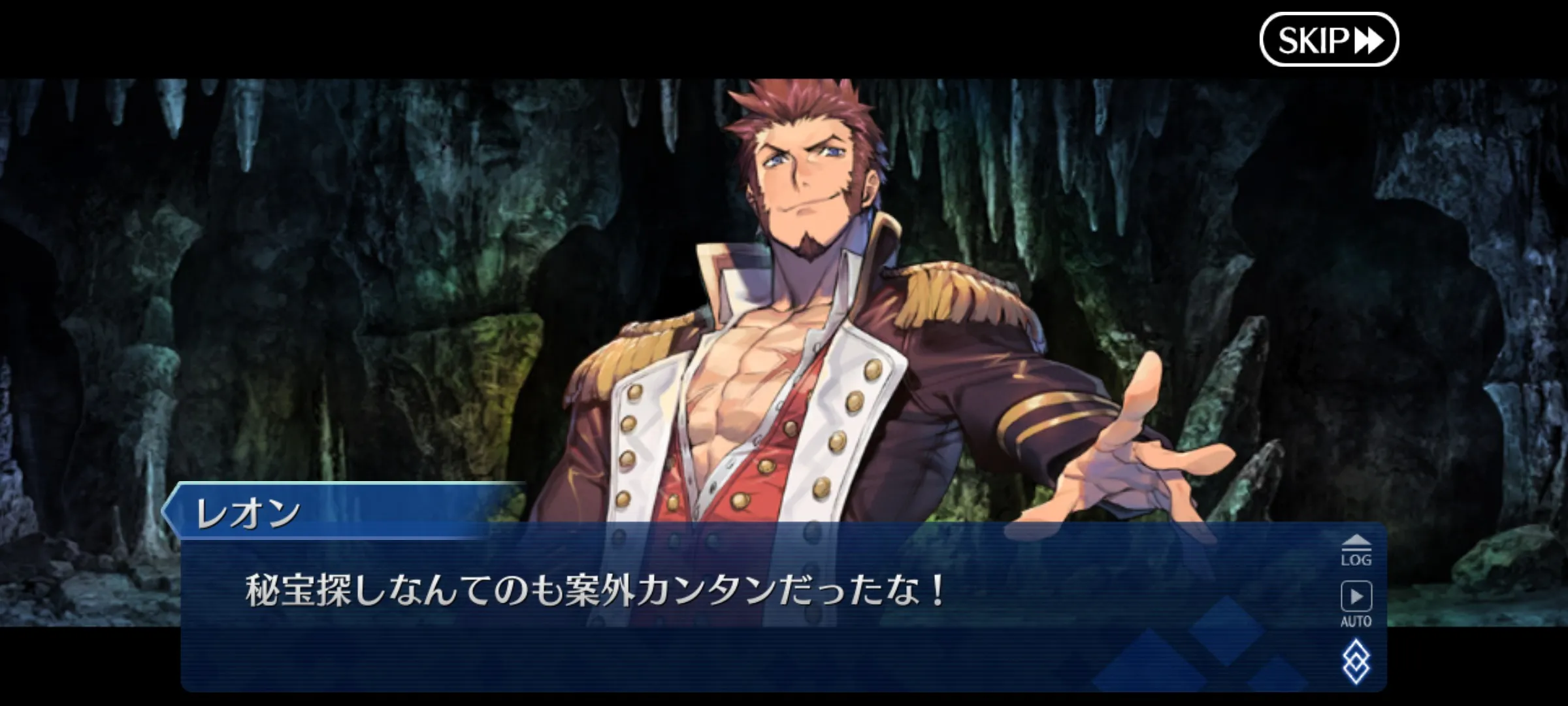This screenshot has width=1568, height=706.
Task: Toggle AUTO dialogue playback
Action: 1356,604
